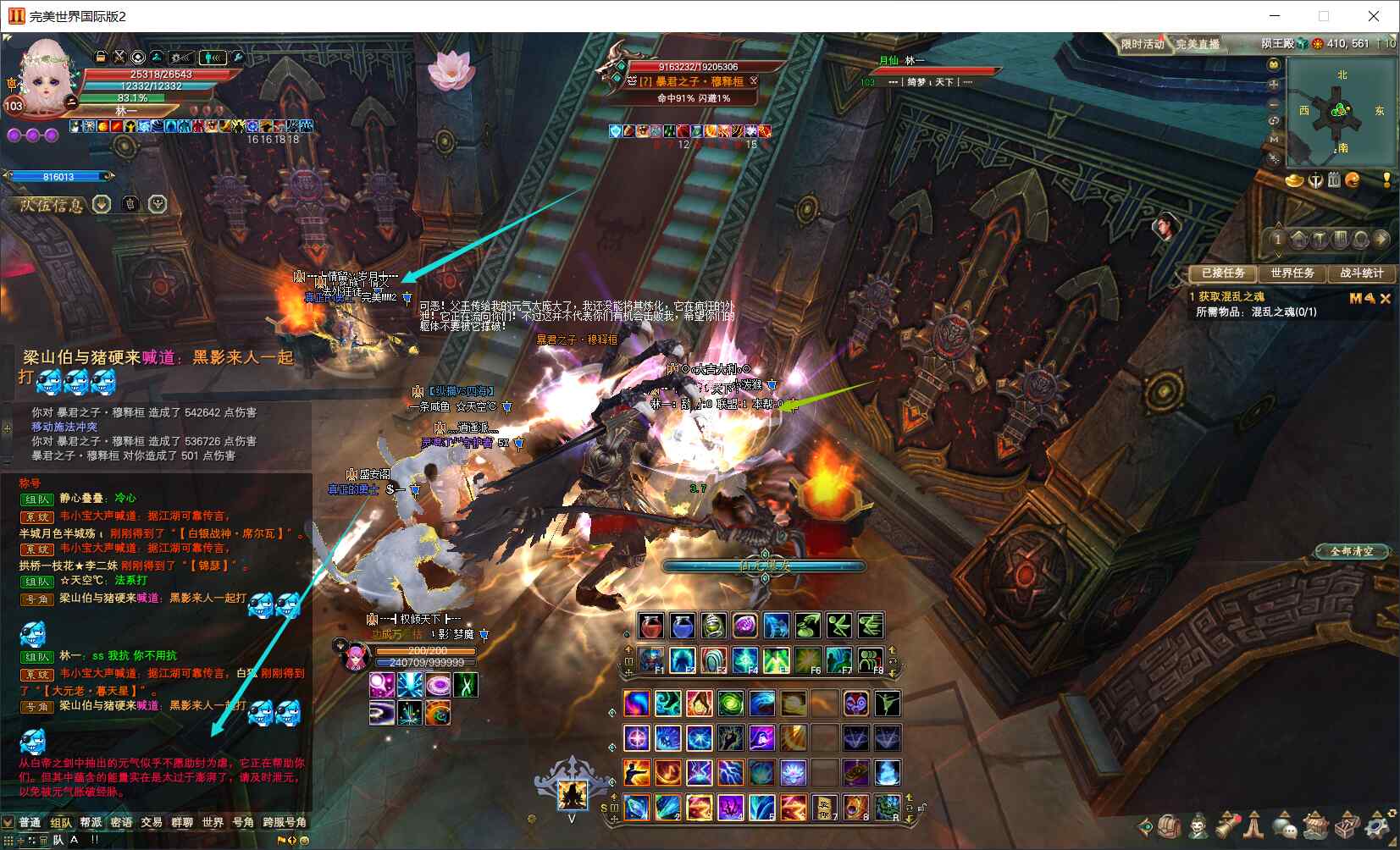Image resolution: width=1400 pixels, height=850 pixels.
Task: Select the 已接任务 accepted quests tab
Action: tap(1223, 273)
